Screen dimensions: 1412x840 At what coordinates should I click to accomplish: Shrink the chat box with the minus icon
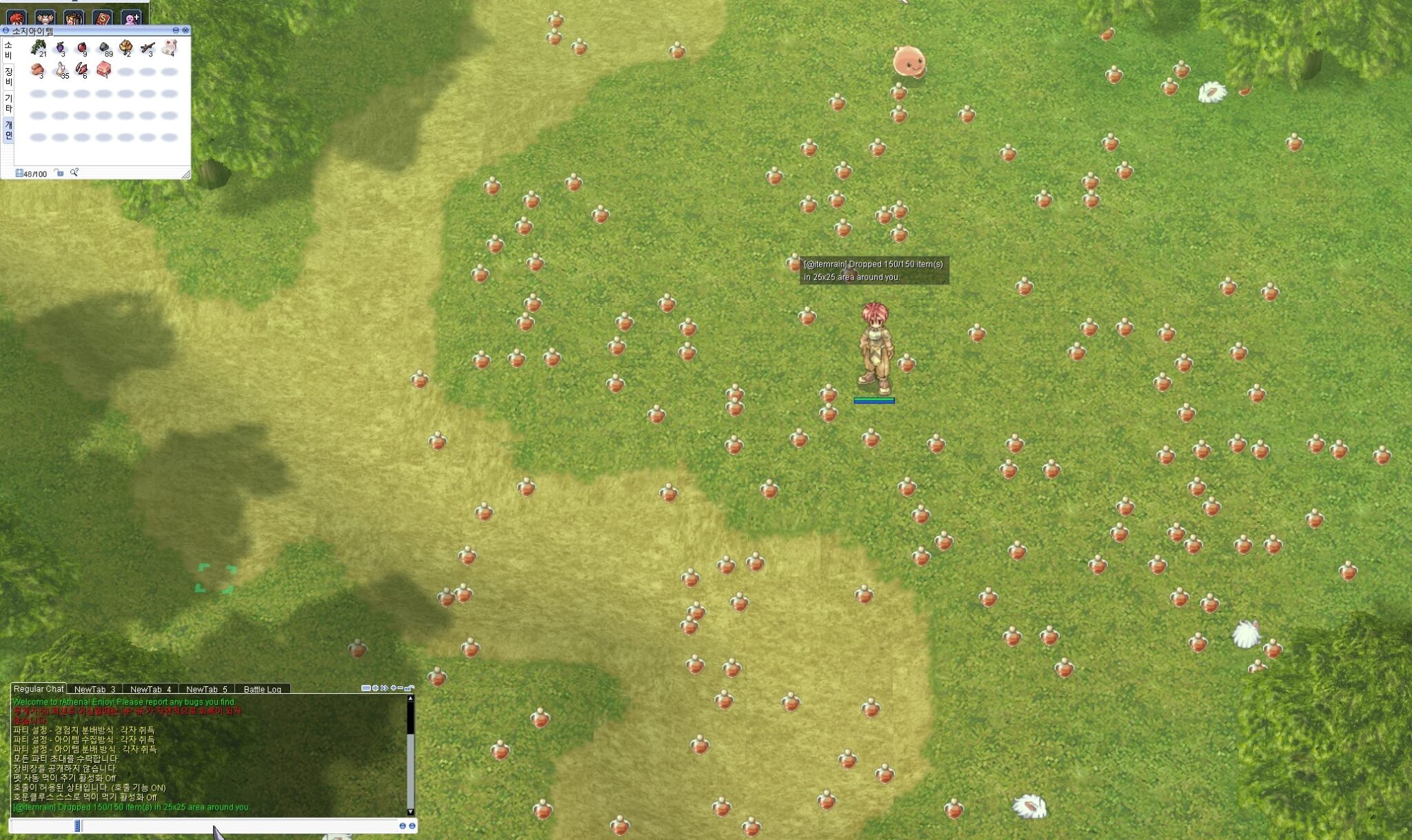(x=401, y=688)
